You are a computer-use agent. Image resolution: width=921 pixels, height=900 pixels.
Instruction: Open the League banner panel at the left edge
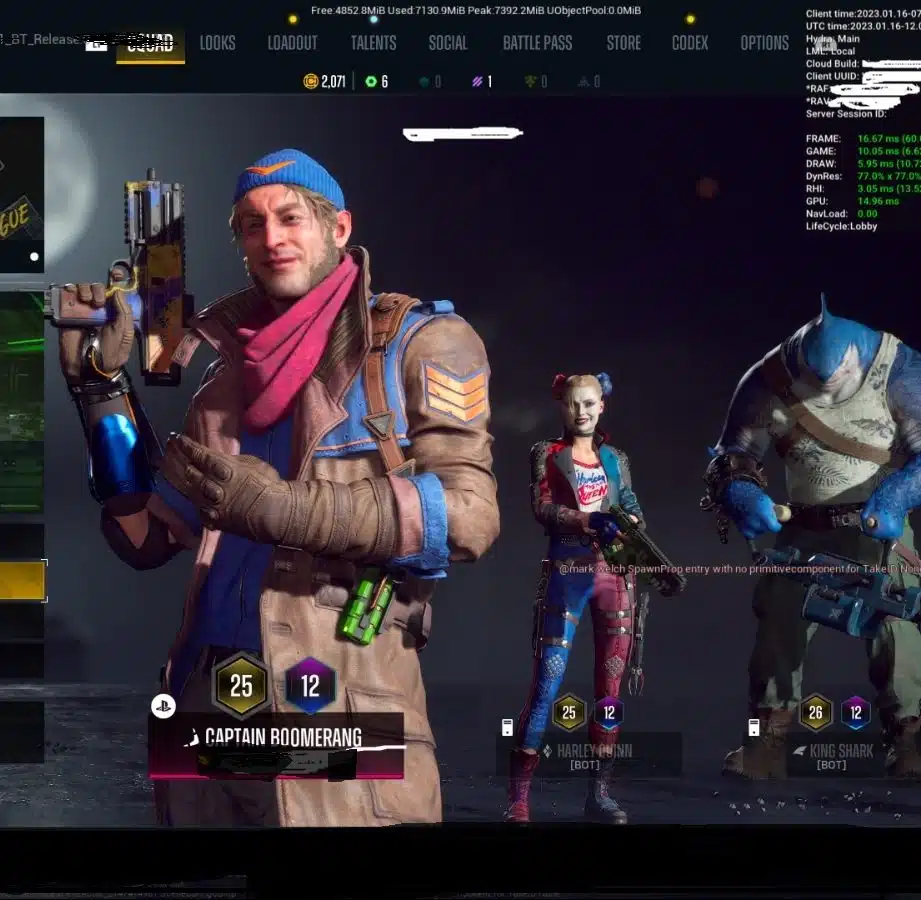(22, 195)
